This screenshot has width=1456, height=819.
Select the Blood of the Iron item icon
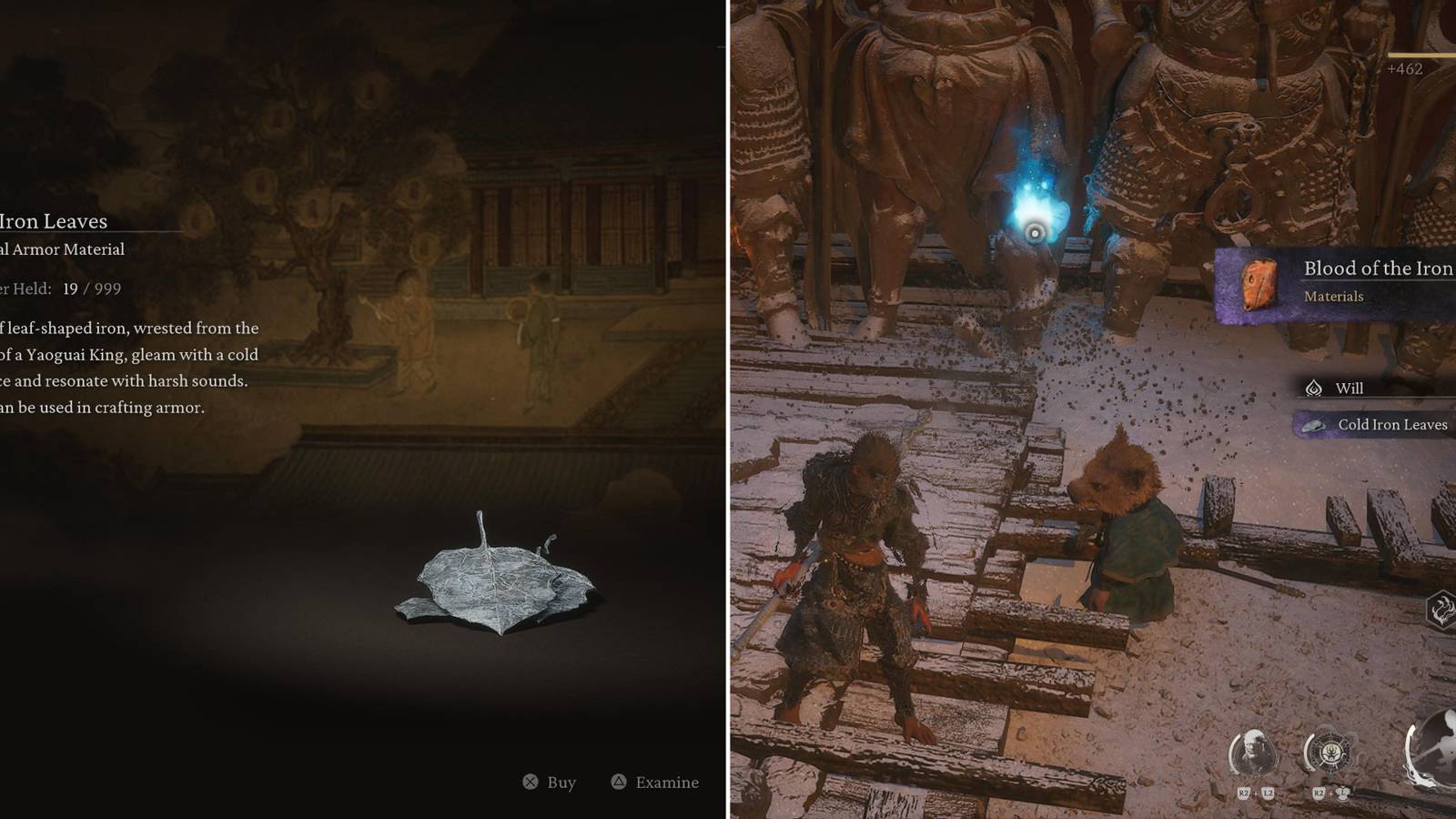[1259, 284]
